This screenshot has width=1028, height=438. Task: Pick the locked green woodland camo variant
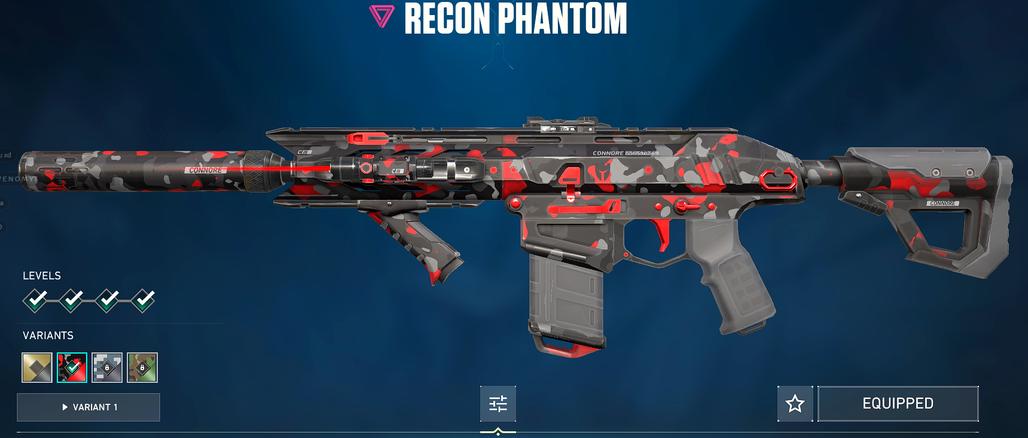point(142,367)
